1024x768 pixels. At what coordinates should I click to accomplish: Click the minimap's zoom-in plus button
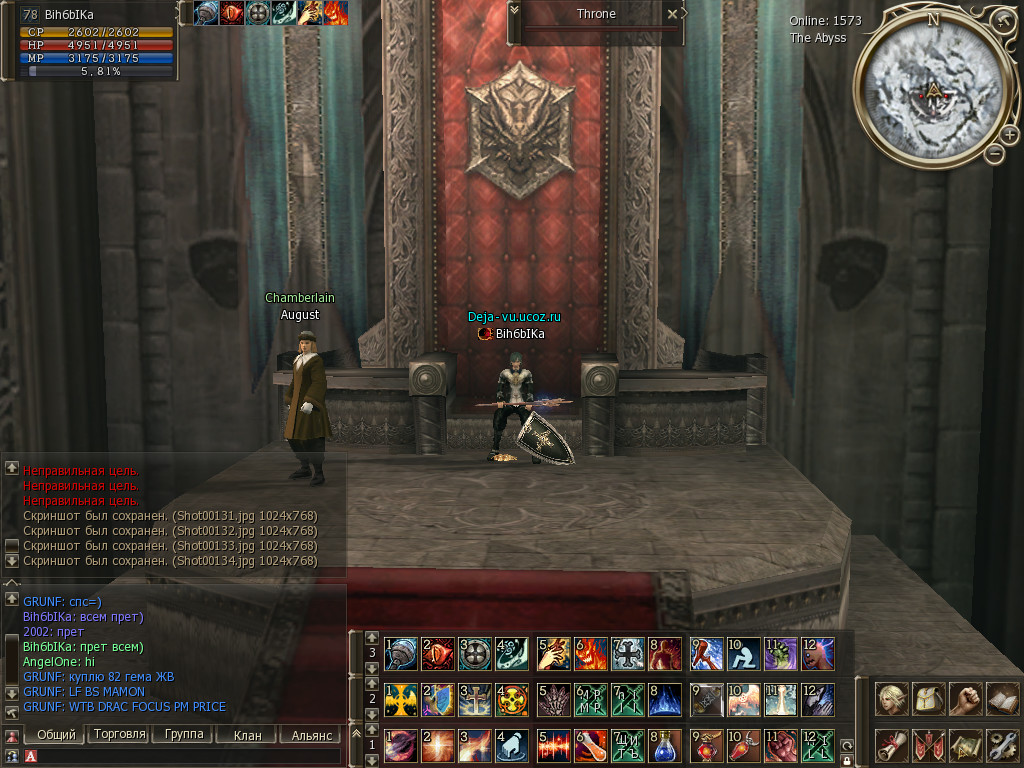(x=1009, y=135)
